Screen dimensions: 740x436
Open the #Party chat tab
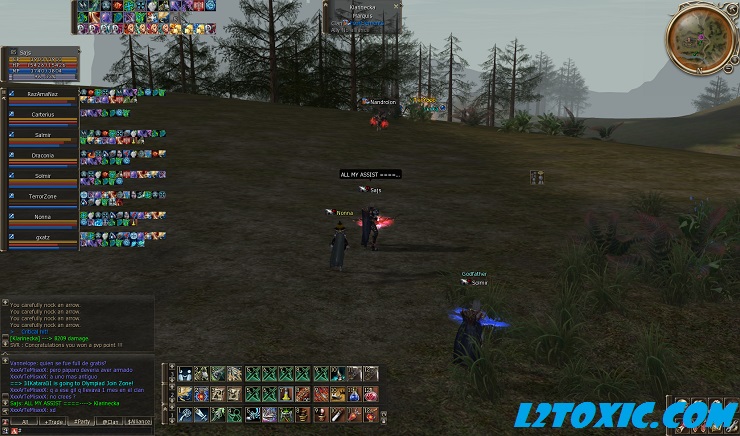pyautogui.click(x=80, y=422)
